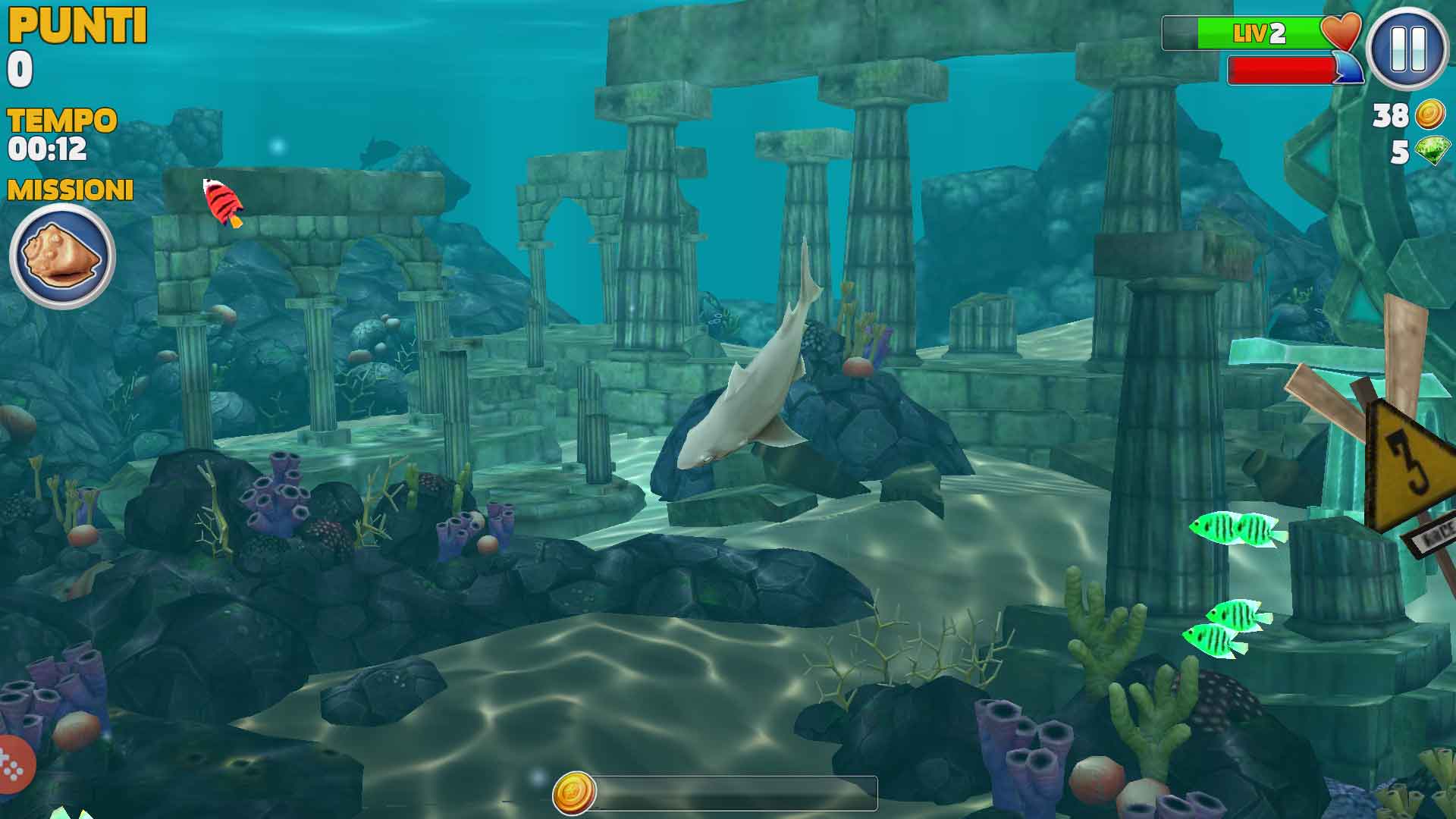Tap the red controller button in the corner

[x=14, y=765]
